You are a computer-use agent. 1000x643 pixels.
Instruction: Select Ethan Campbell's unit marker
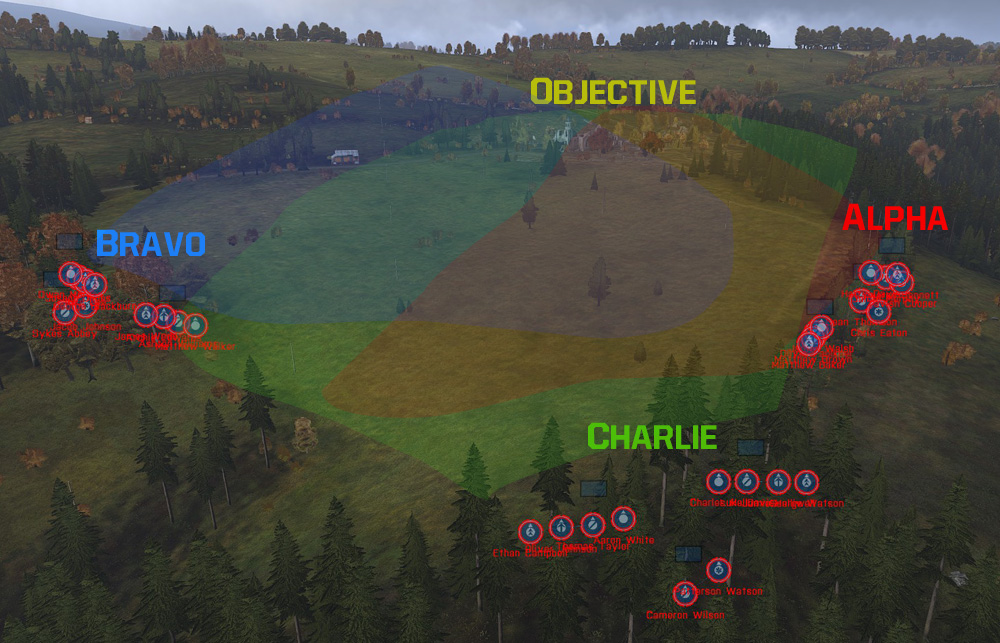[531, 531]
